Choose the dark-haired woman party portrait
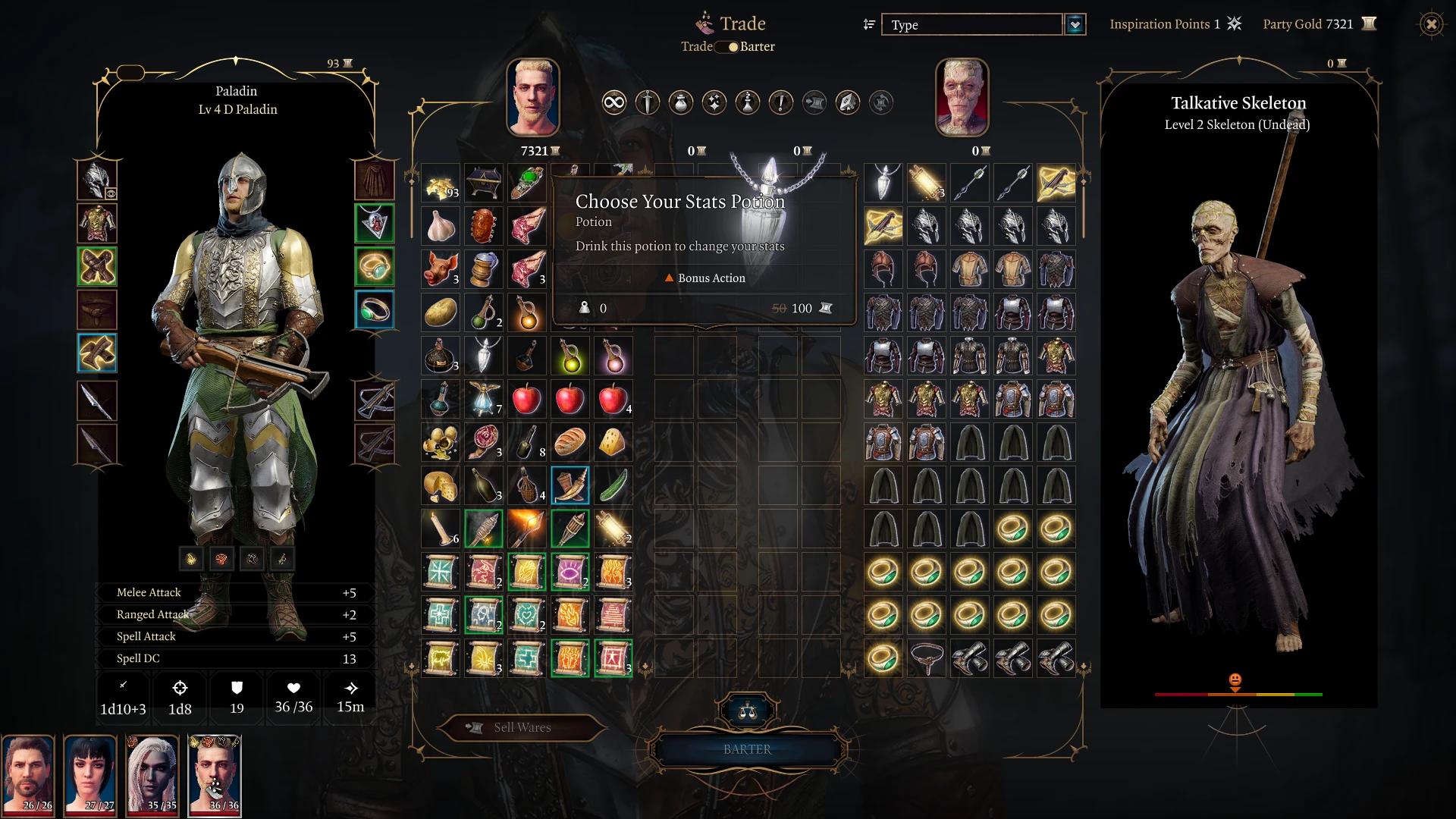 [x=90, y=775]
